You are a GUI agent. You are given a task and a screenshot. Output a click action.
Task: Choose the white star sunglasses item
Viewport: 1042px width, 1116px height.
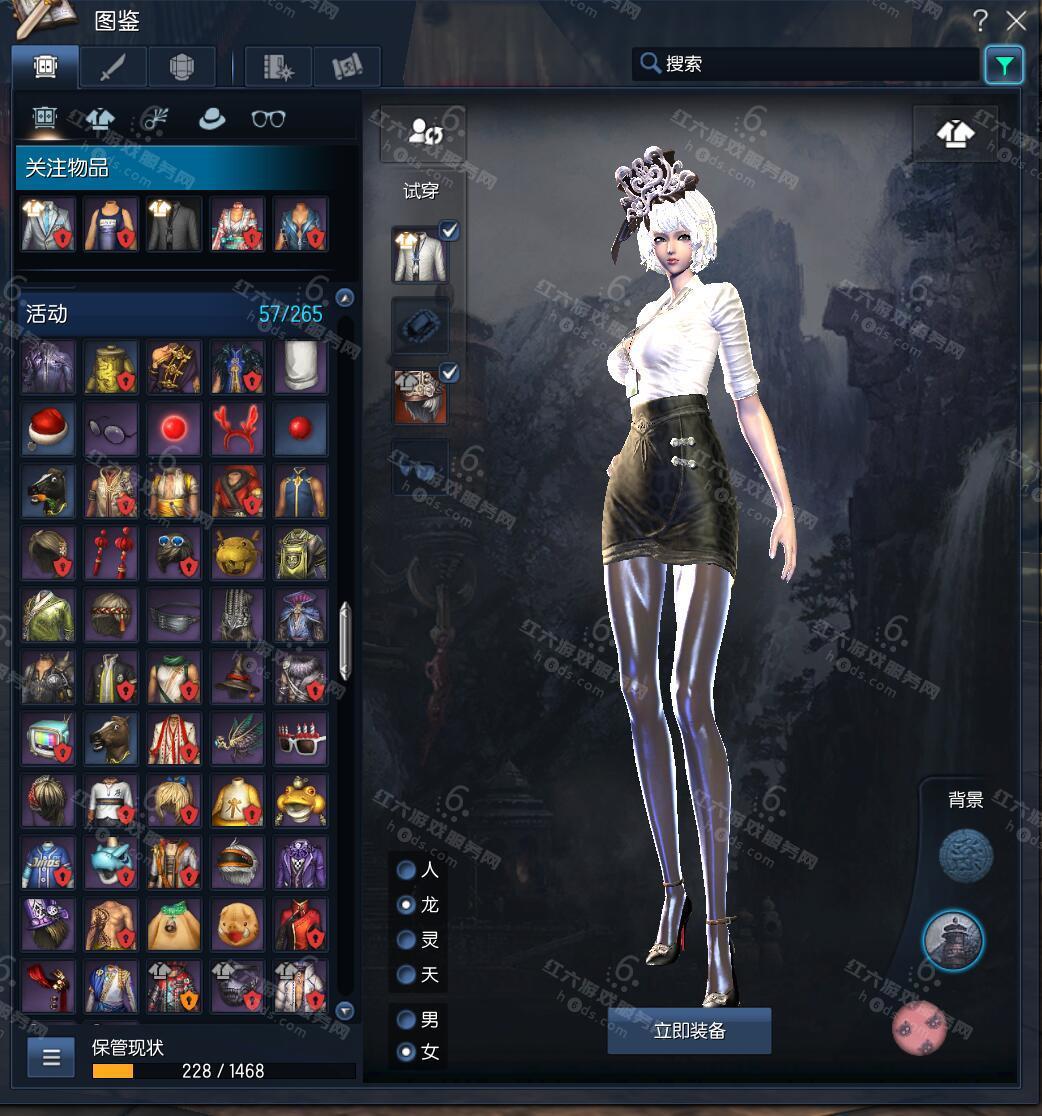pyautogui.click(x=300, y=739)
